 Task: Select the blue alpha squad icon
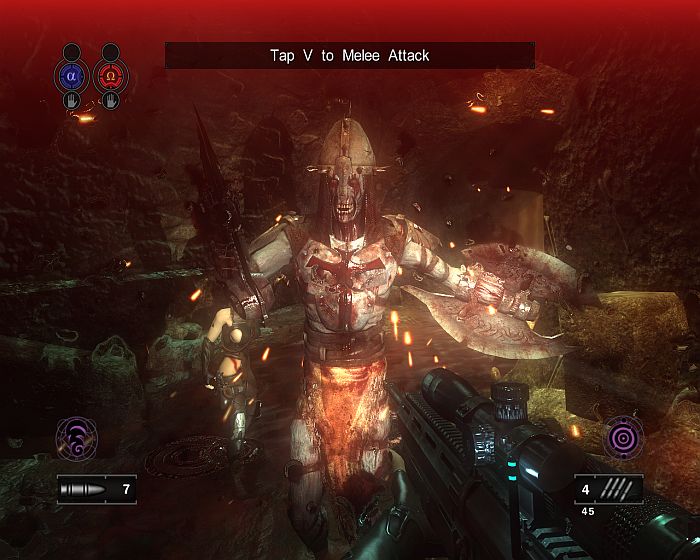pos(71,75)
